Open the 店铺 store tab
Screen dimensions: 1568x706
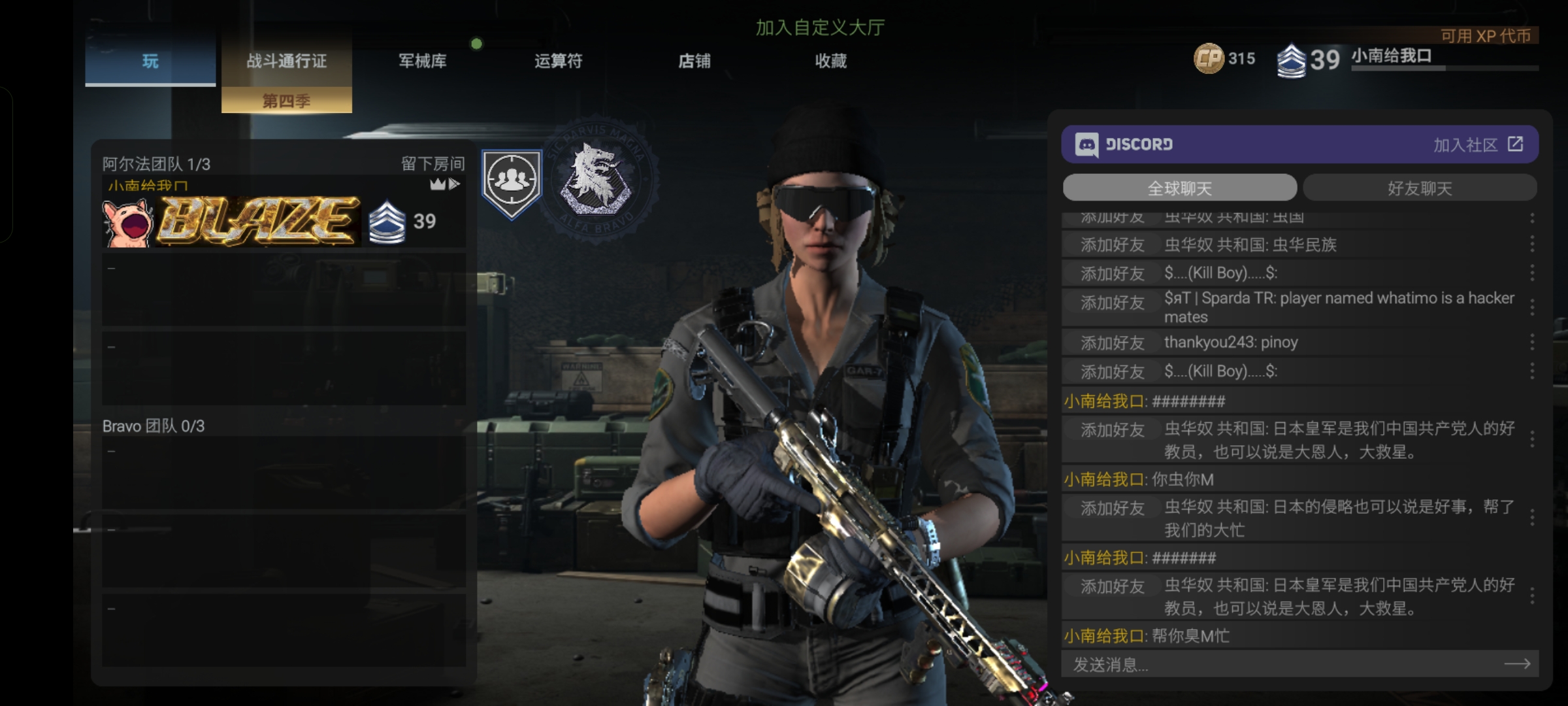click(x=694, y=61)
